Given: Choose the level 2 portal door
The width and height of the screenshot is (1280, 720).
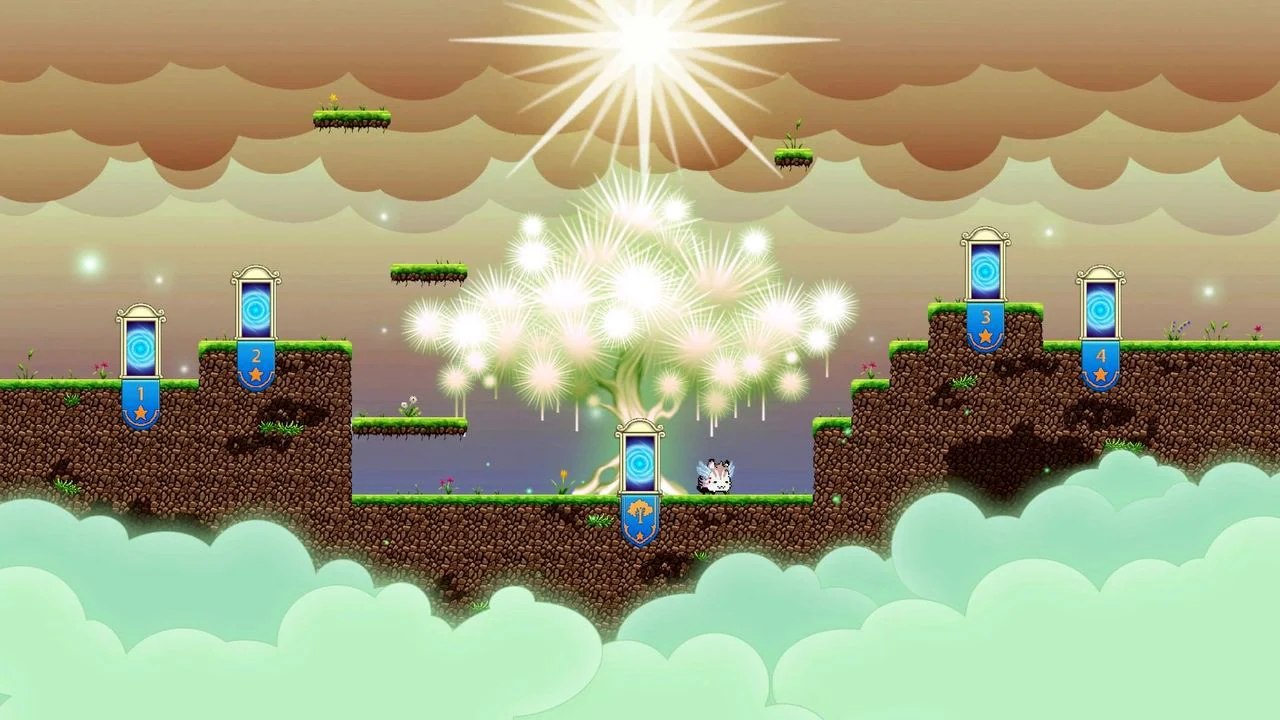Looking at the screenshot, I should [x=256, y=308].
